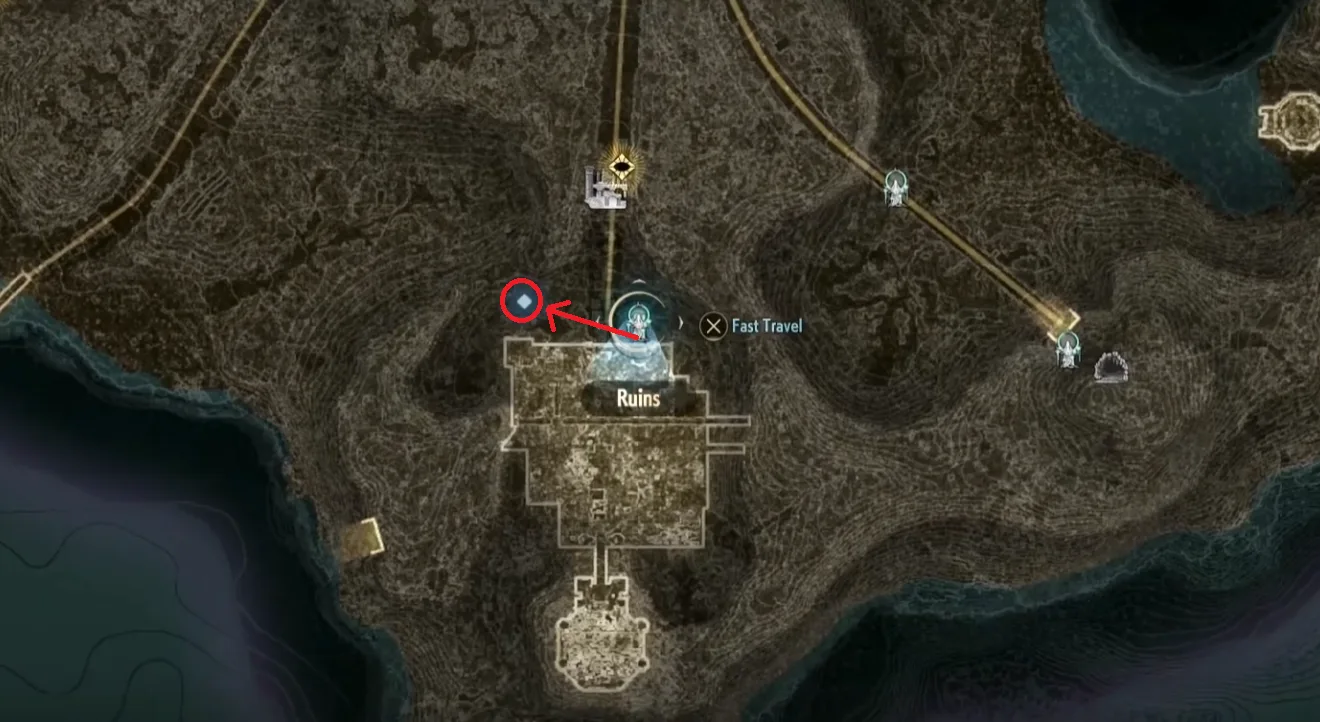This screenshot has width=1320, height=722.
Task: Click the gold square outpost icon near the west coast
Action: (360, 538)
